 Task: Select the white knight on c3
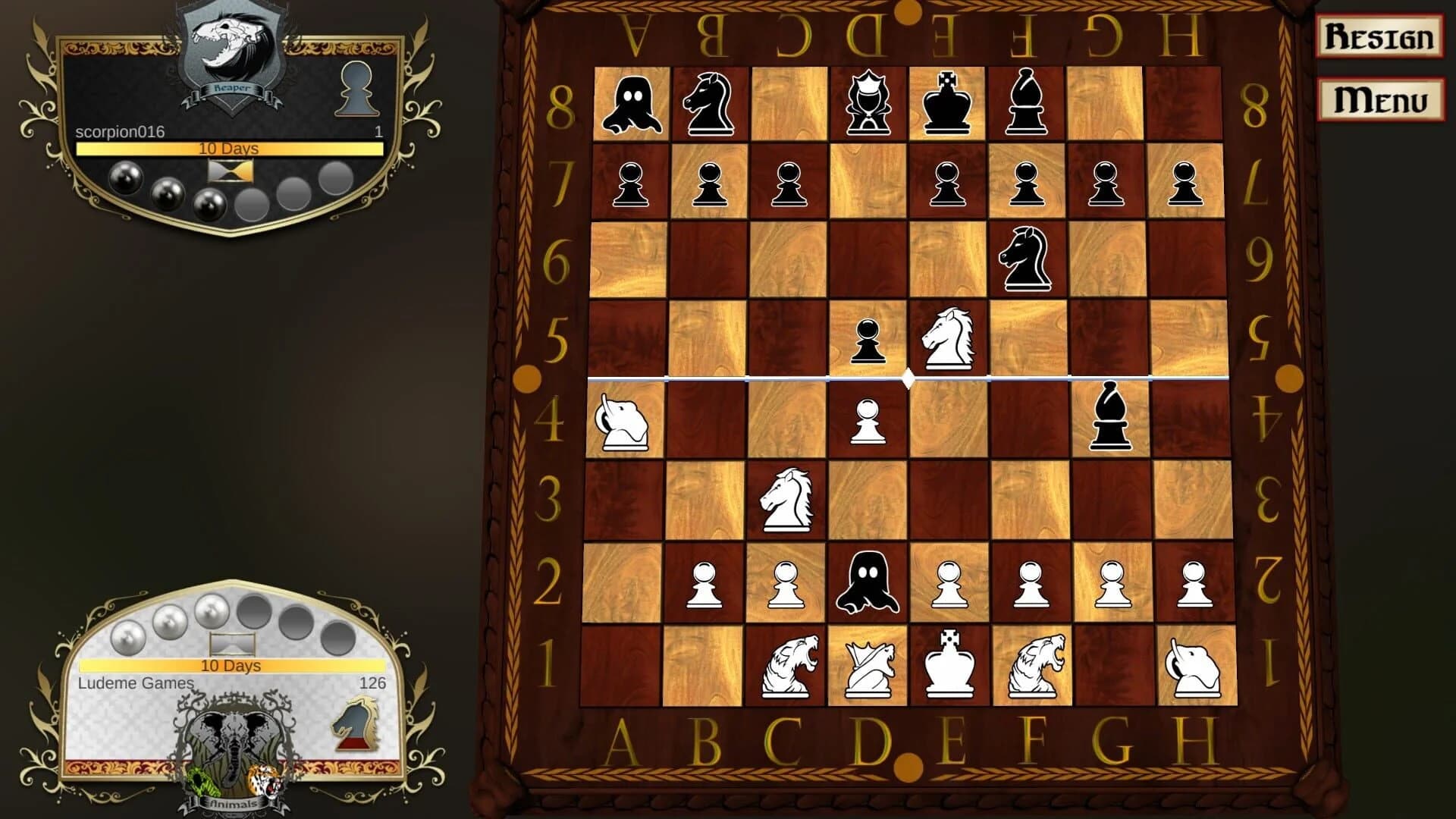pyautogui.click(x=787, y=500)
